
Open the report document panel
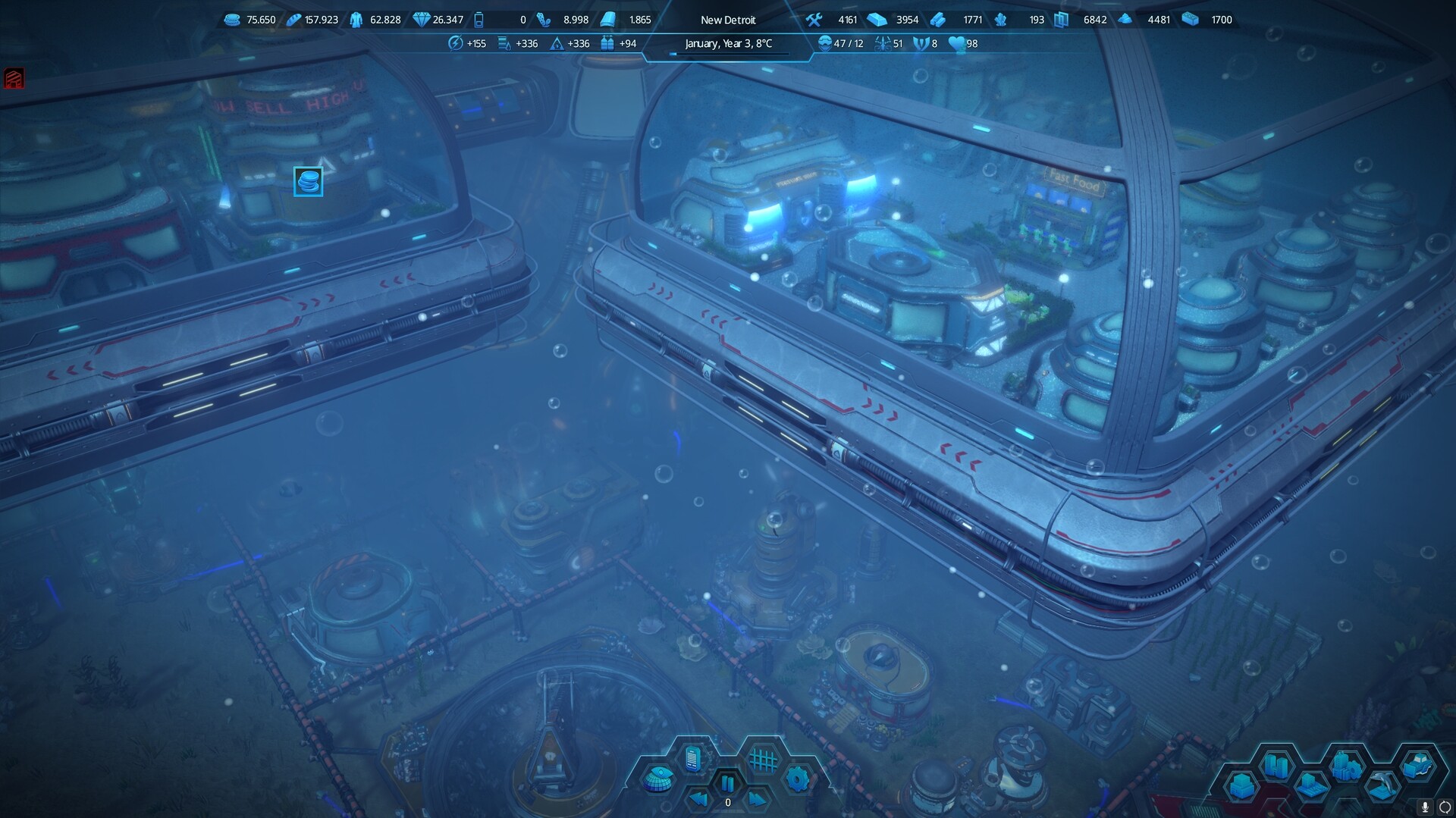coord(692,758)
